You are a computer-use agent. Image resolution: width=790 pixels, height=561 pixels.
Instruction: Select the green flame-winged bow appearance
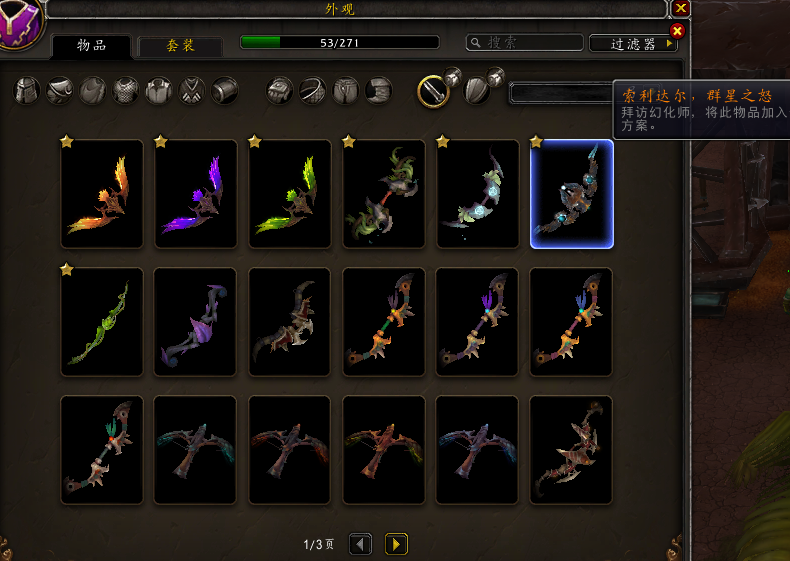pyautogui.click(x=290, y=194)
